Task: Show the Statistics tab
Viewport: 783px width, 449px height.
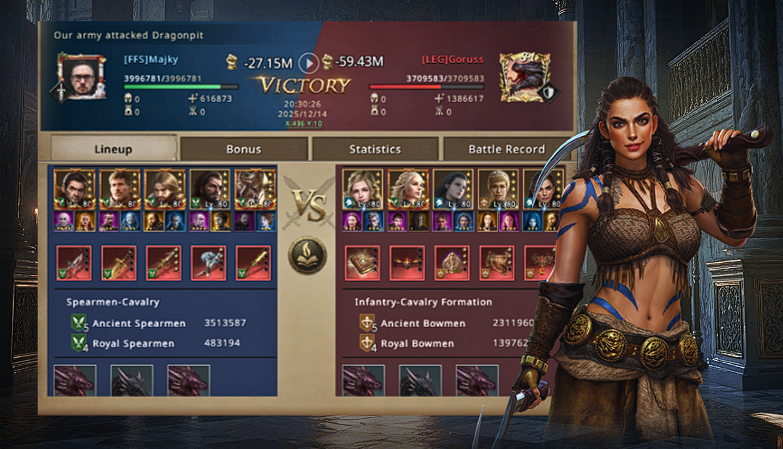Action: (375, 149)
